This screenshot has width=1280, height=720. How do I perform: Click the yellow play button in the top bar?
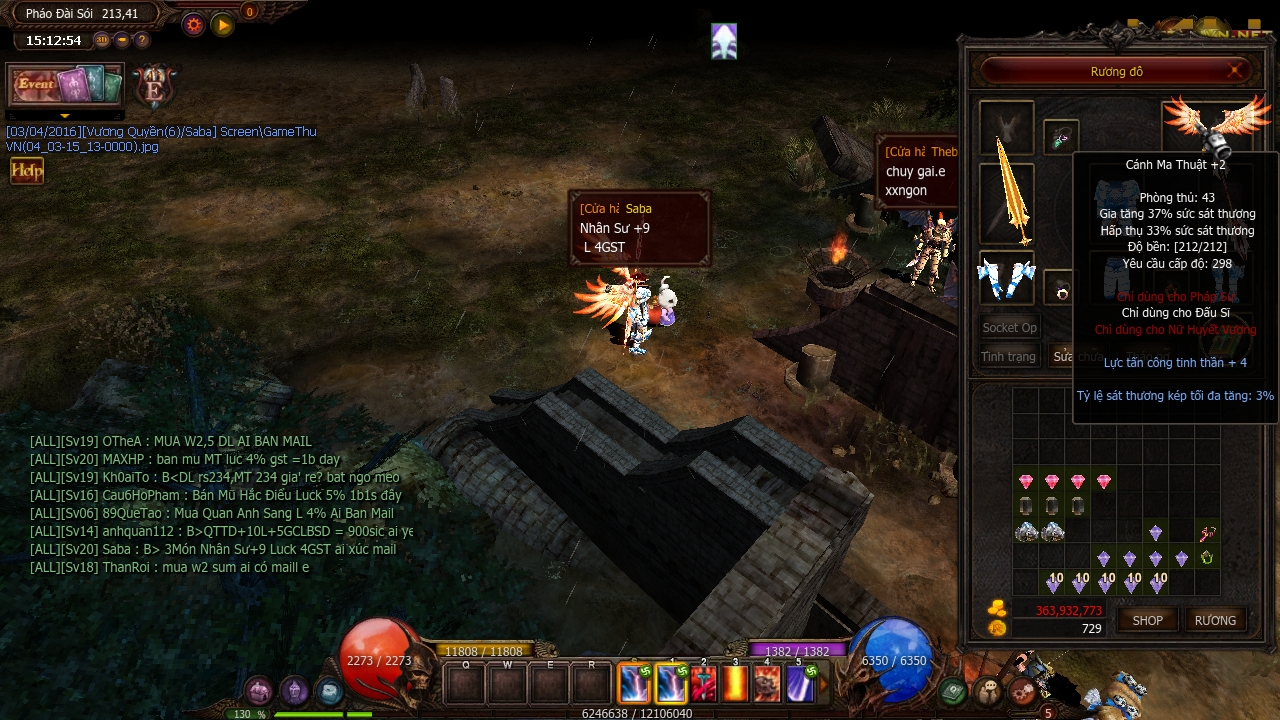click(223, 24)
